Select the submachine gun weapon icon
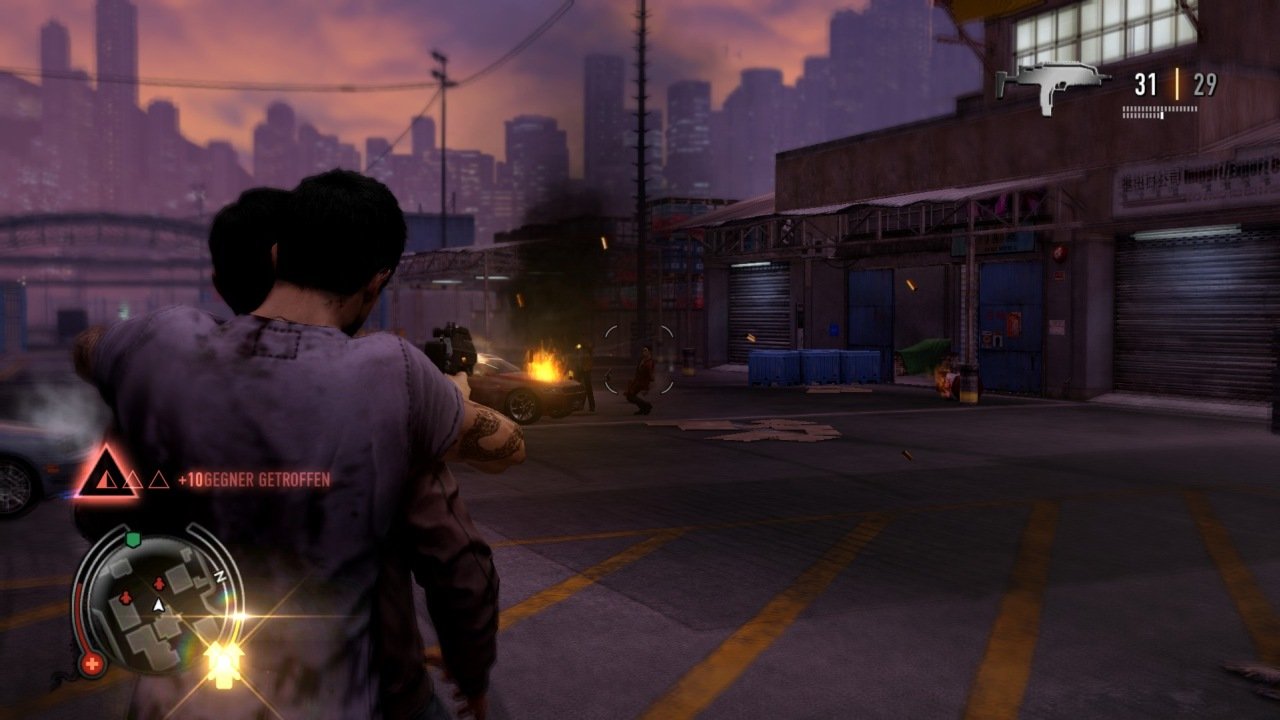Image resolution: width=1280 pixels, height=720 pixels. (1050, 85)
